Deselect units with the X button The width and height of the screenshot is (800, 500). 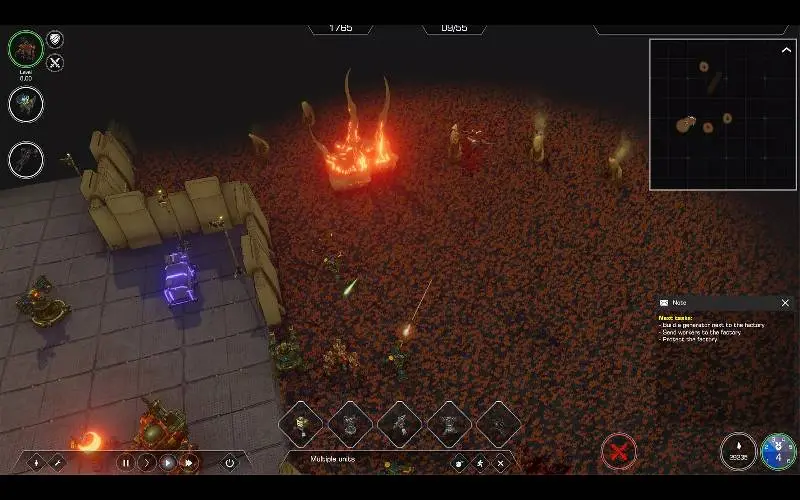point(500,463)
